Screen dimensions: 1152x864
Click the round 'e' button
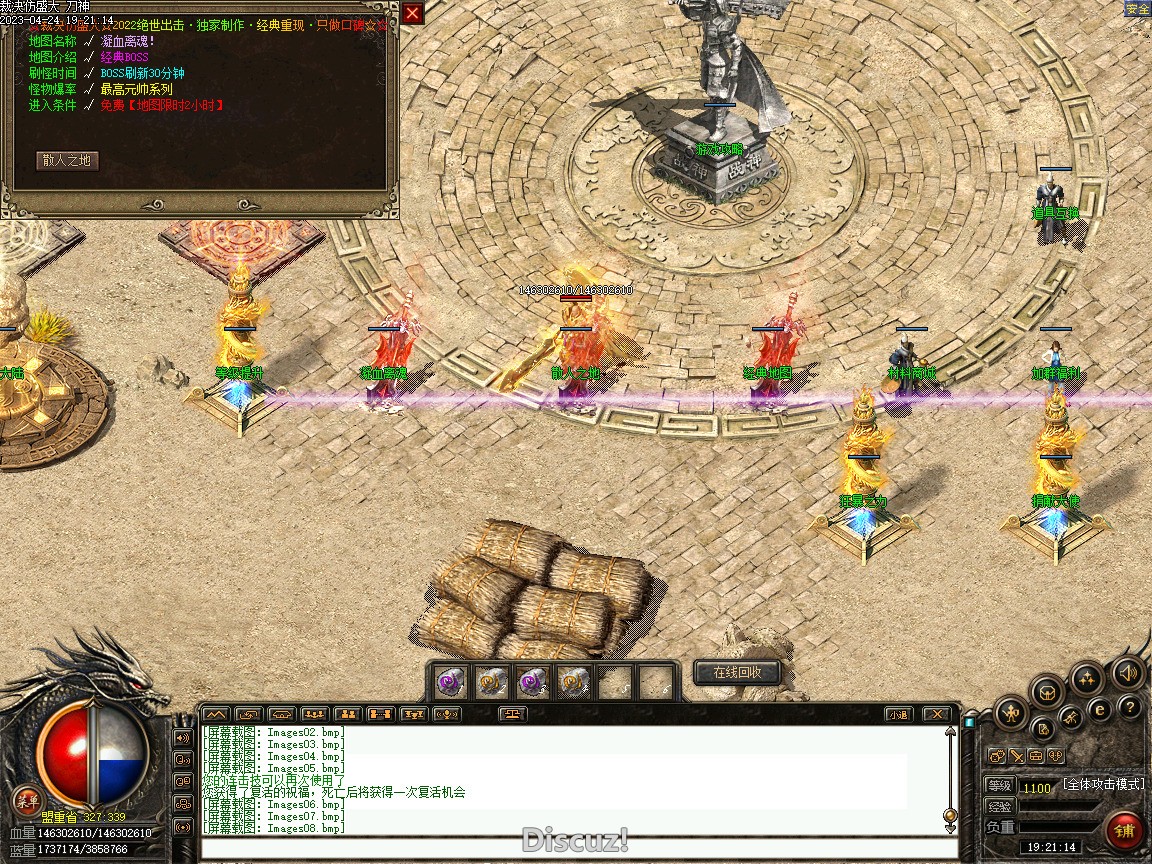1098,710
